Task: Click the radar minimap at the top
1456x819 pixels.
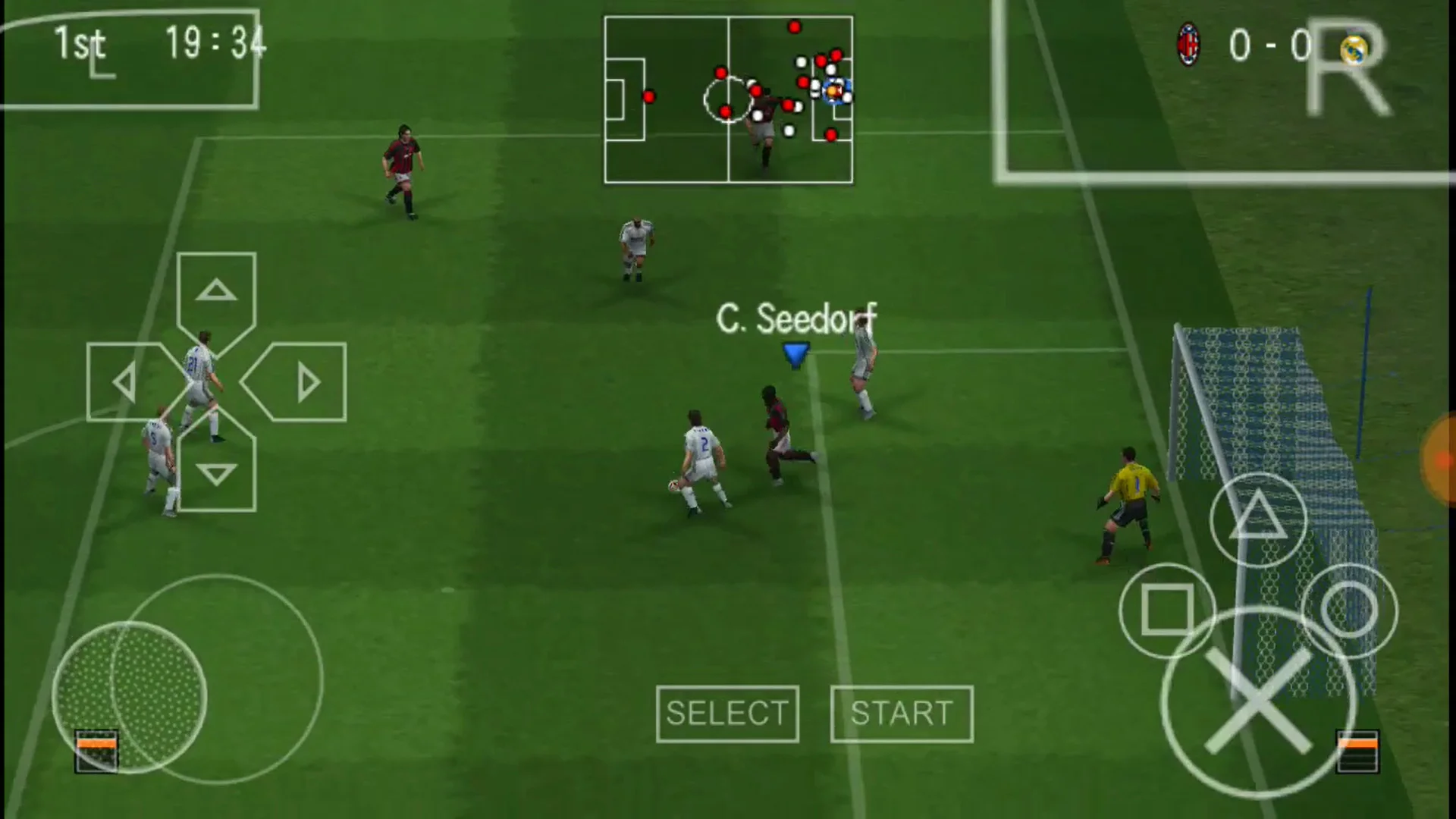Action: [x=728, y=99]
